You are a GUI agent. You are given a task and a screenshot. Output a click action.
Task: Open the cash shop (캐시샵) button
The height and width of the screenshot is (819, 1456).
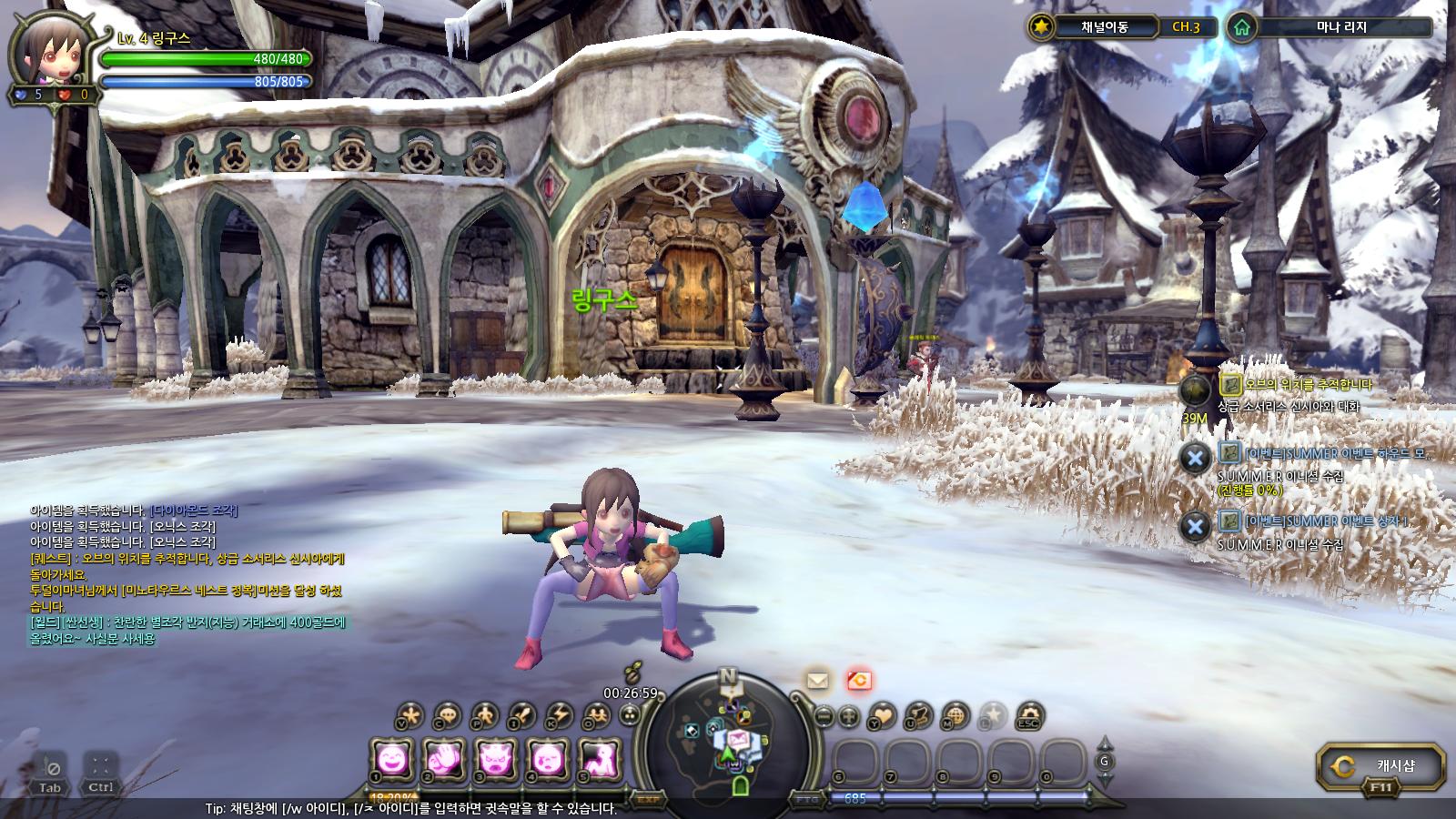pos(1380,766)
